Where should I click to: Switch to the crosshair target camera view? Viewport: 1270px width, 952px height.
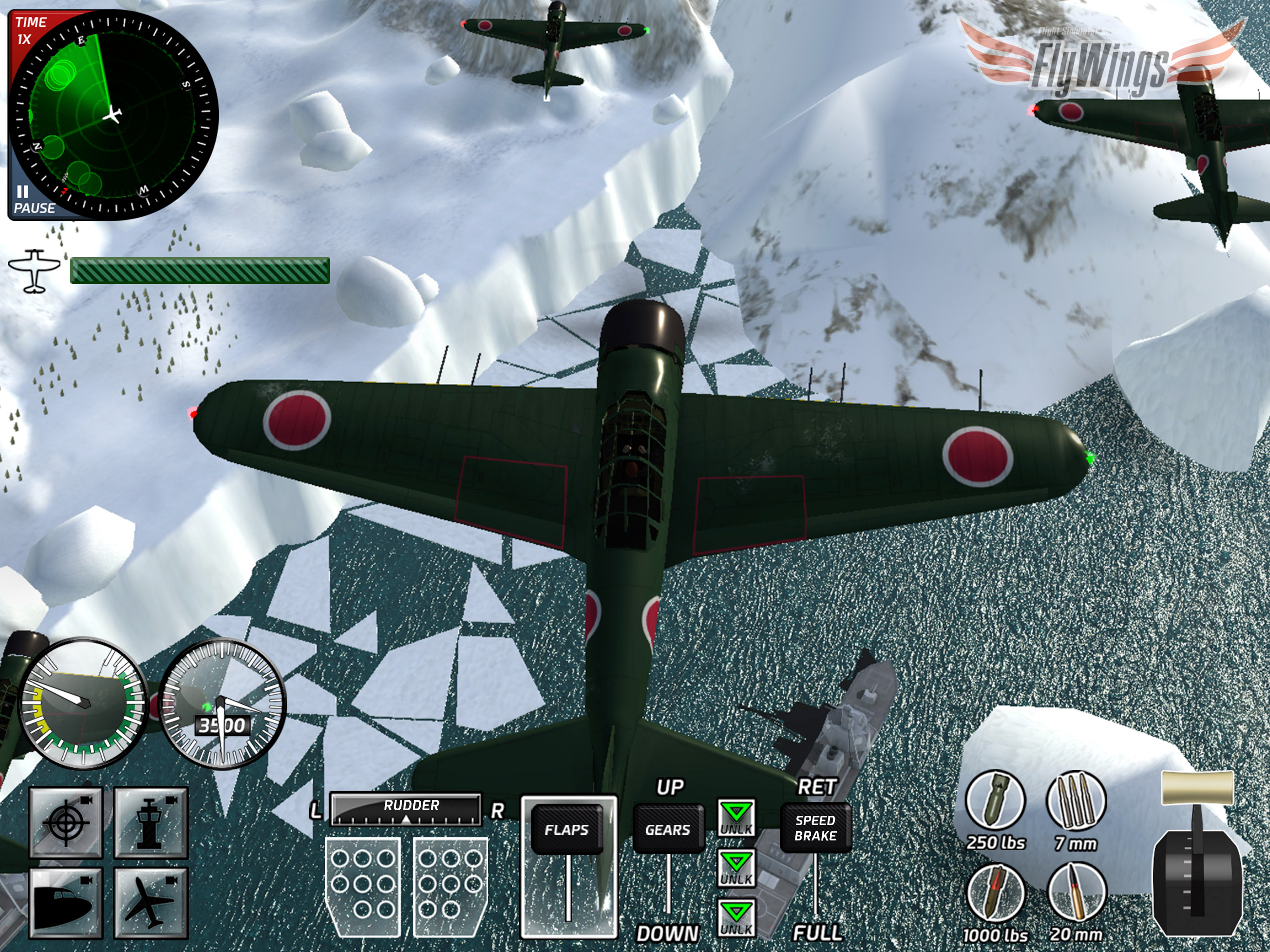[x=66, y=822]
